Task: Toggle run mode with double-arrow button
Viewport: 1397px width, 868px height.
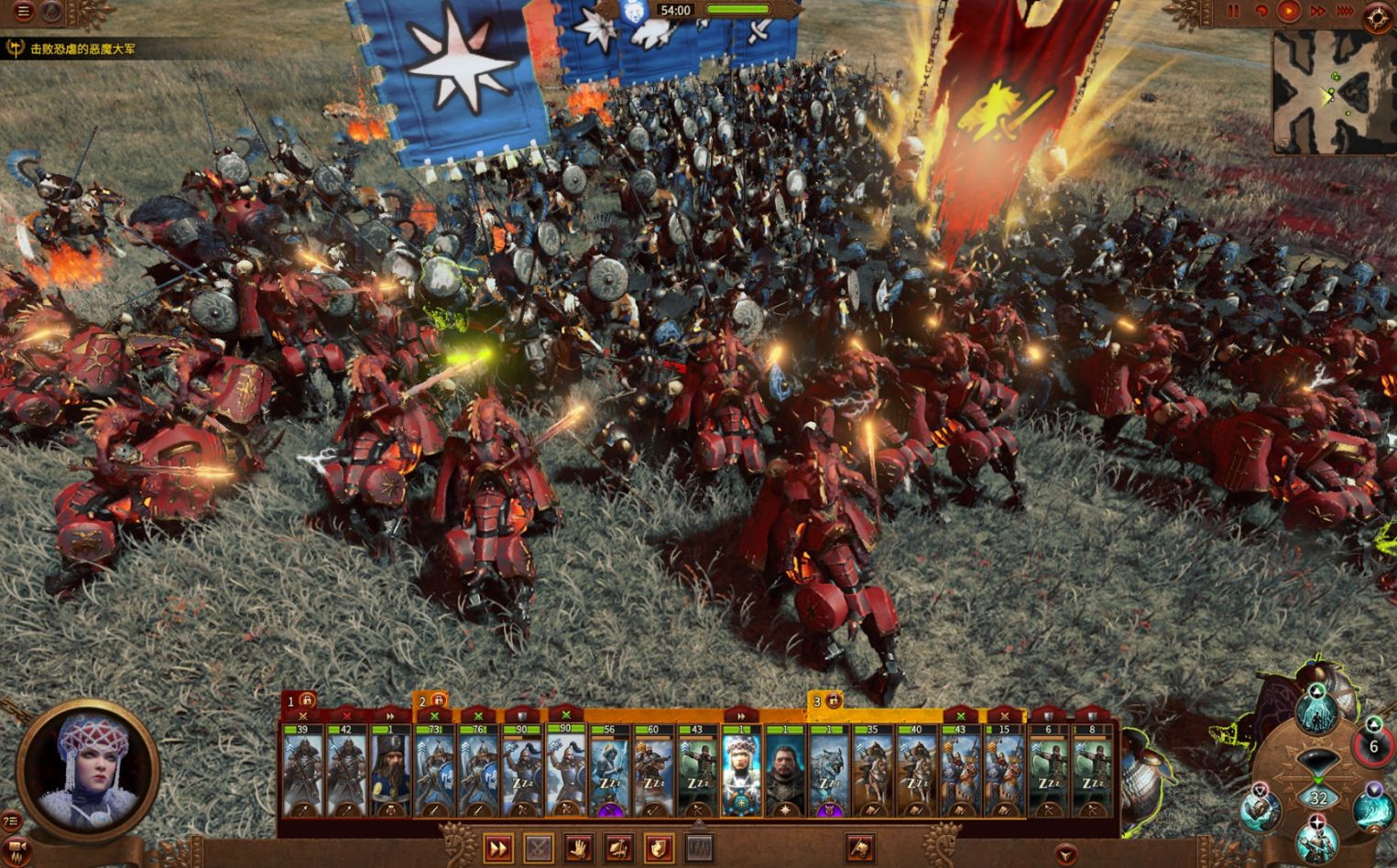Action: (x=497, y=849)
